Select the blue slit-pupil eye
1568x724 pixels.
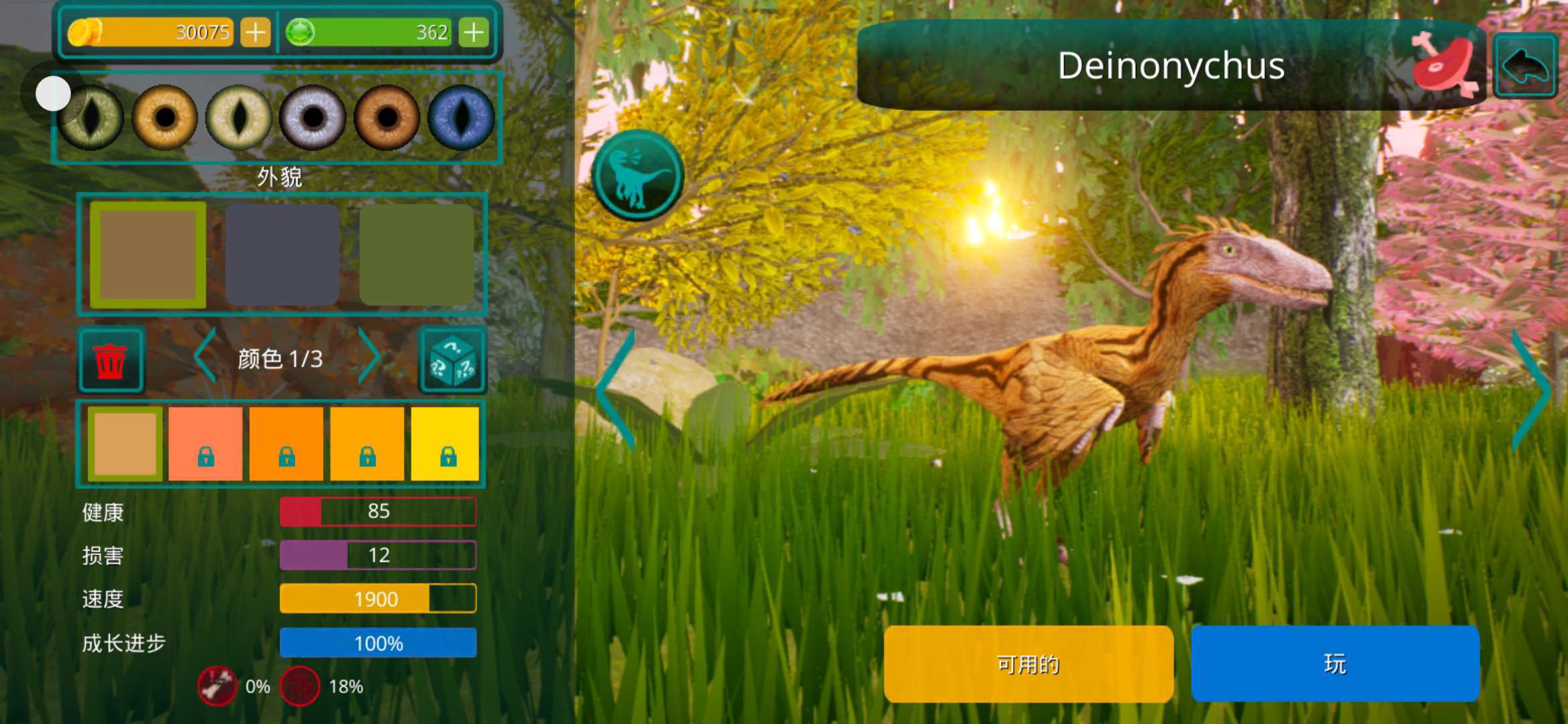coord(460,118)
